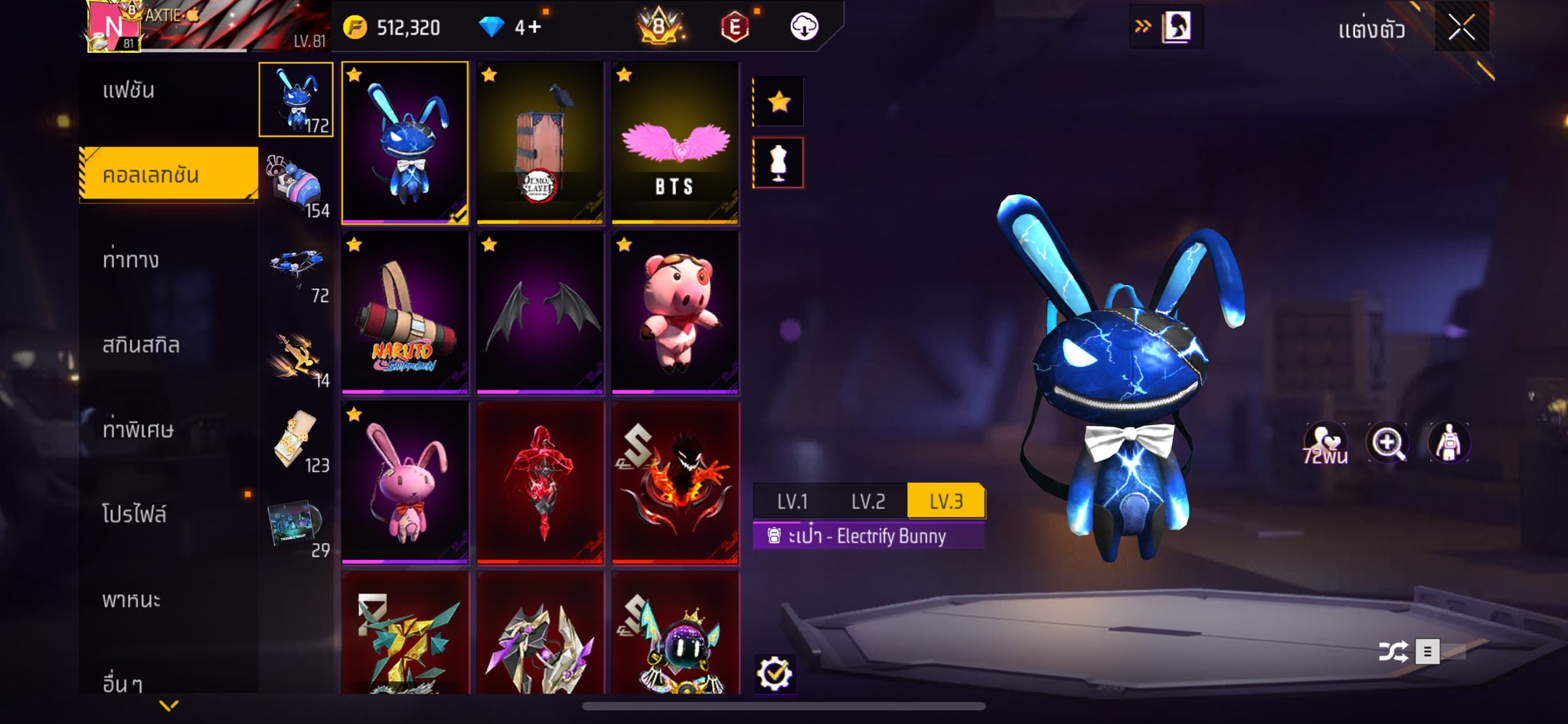This screenshot has width=1568, height=724.
Task: Open the โปรไฟล์ section
Action: 135,514
